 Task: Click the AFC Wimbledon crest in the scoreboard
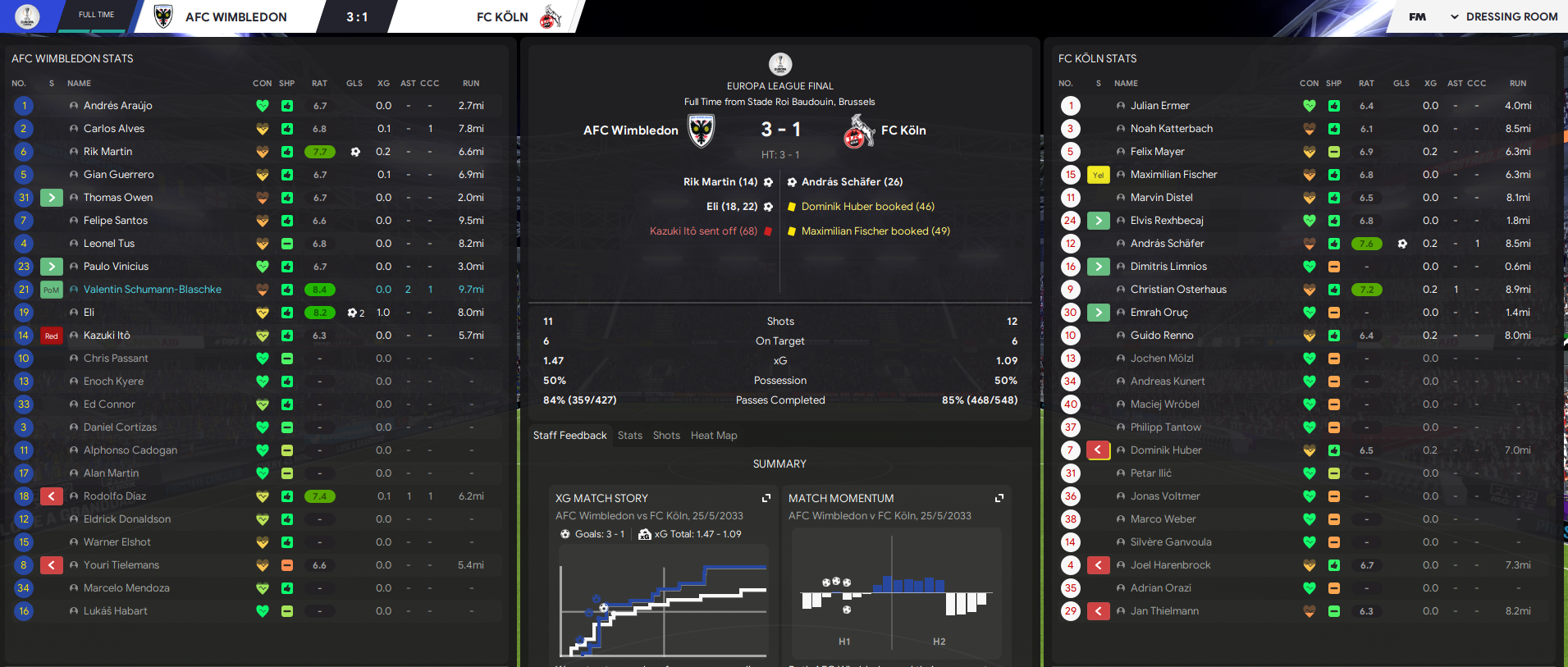pyautogui.click(x=701, y=130)
